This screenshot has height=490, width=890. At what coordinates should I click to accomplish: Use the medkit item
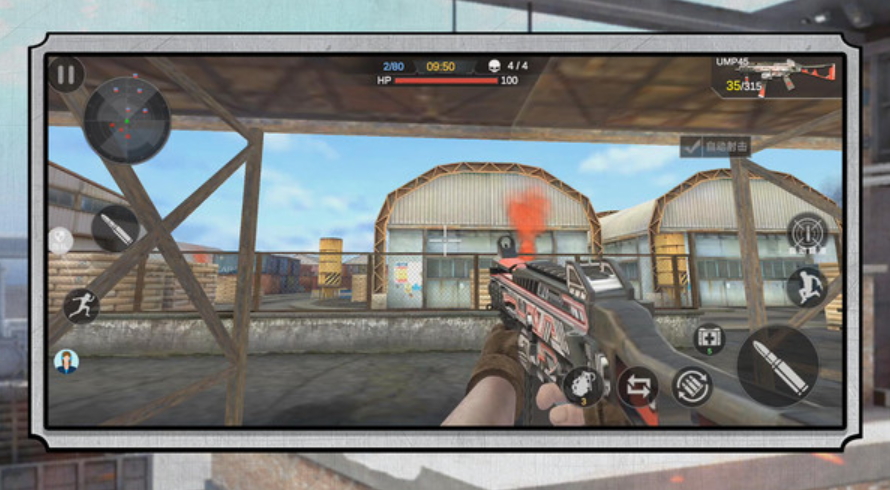[709, 339]
